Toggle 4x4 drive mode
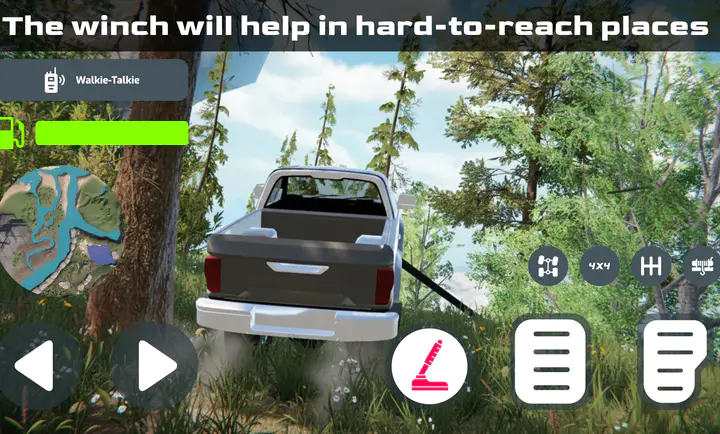Screen dimensions: 720x434 tap(600, 266)
